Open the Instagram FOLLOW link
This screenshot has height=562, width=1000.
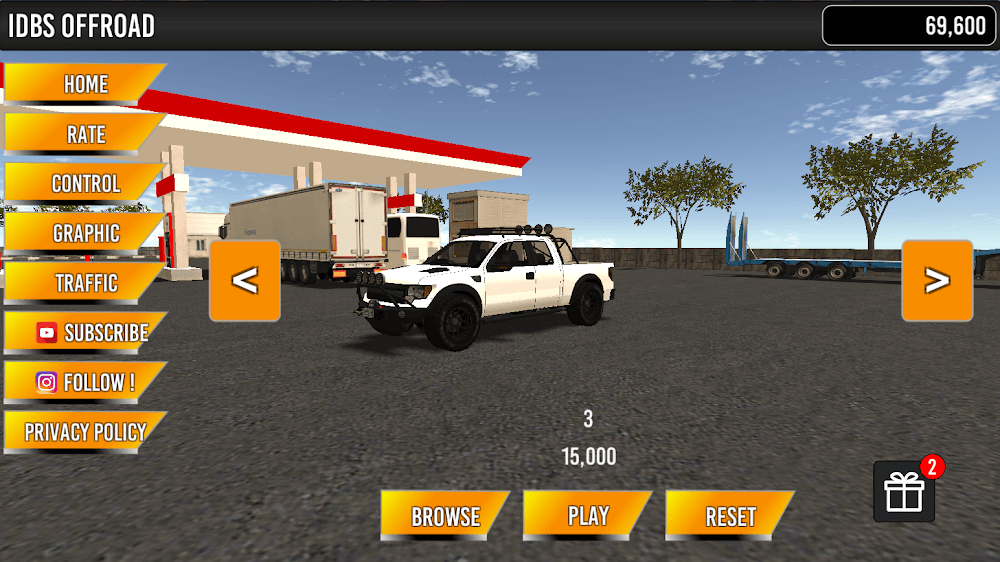(85, 382)
